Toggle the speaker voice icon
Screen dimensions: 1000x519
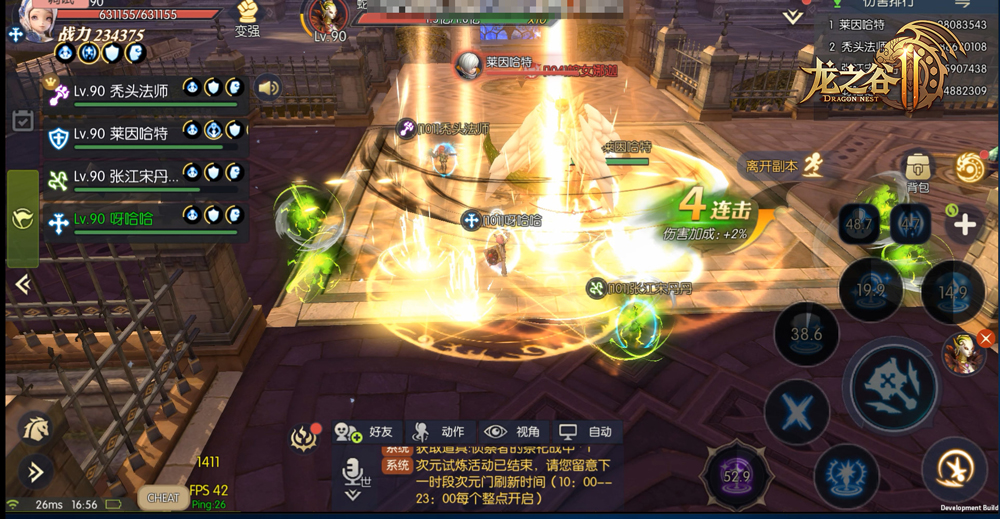tap(267, 88)
